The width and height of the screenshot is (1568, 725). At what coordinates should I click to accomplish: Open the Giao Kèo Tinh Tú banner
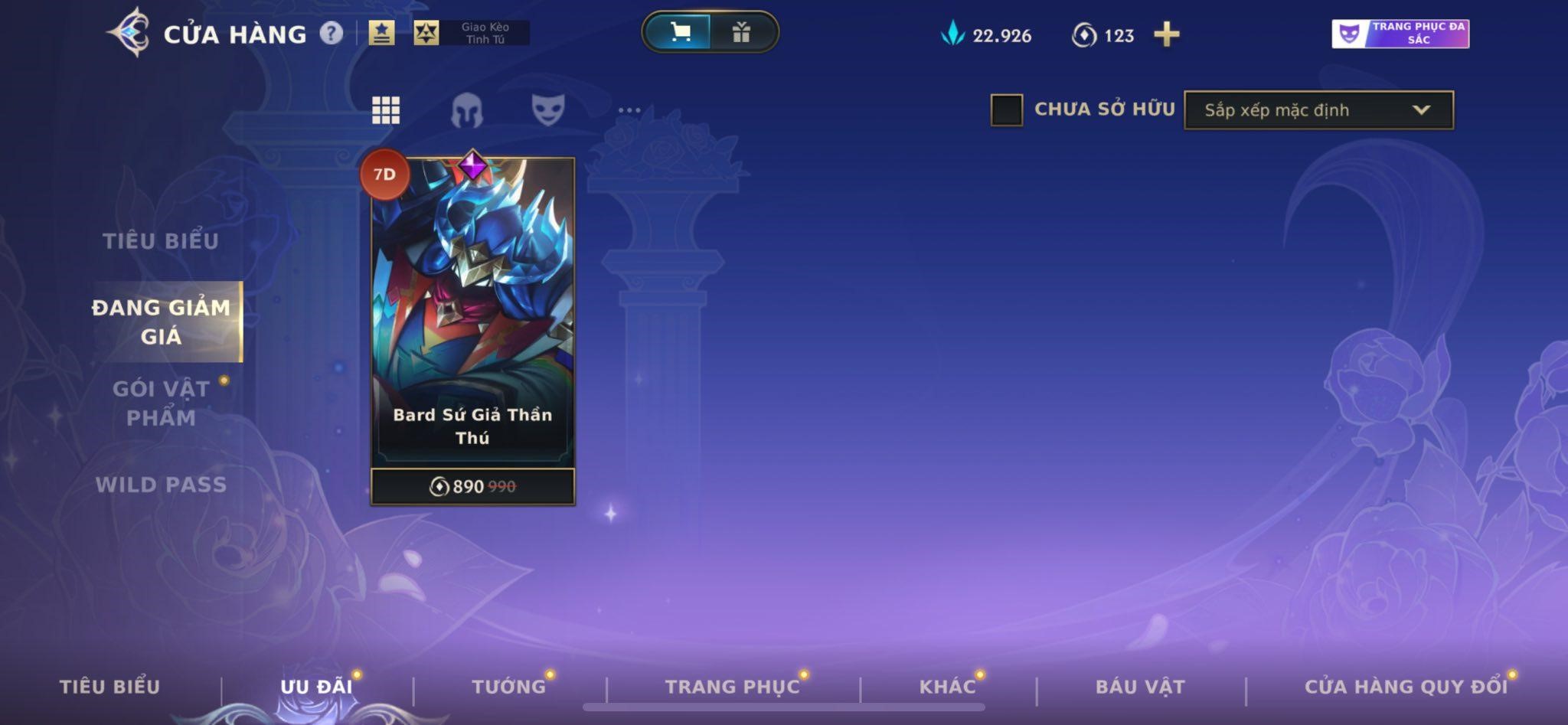472,33
